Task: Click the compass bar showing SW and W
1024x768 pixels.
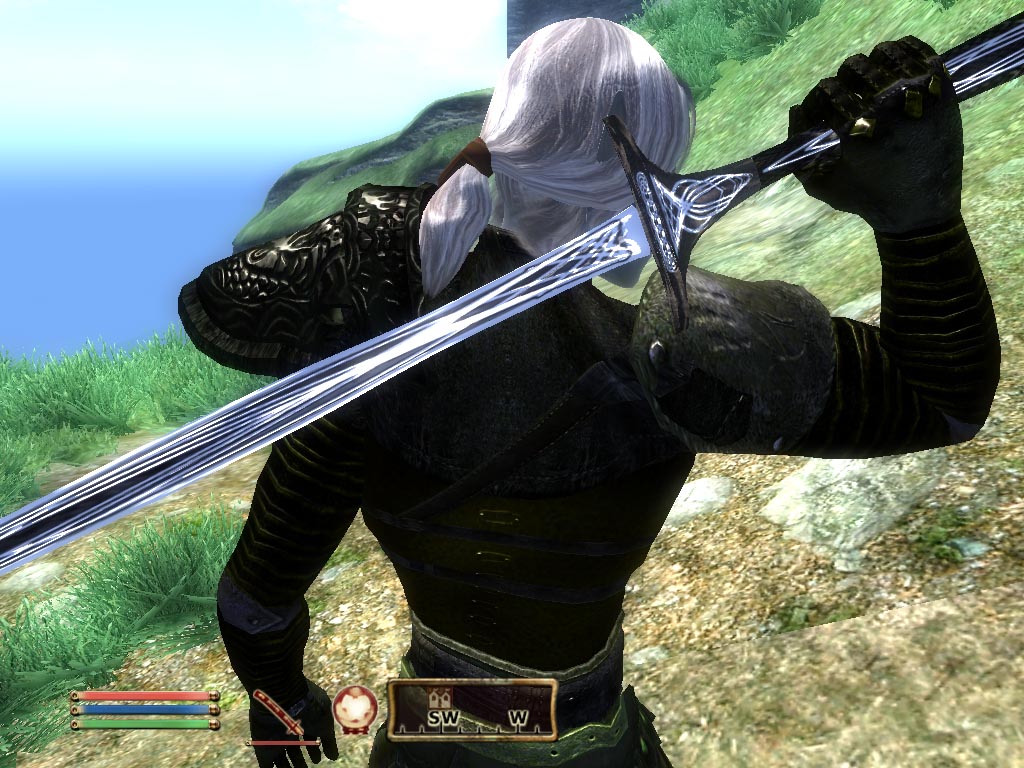Action: tap(472, 710)
